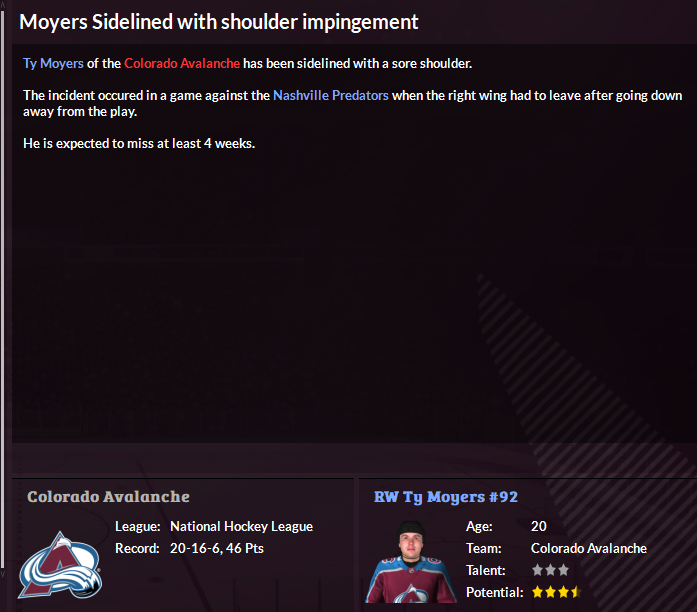
Task: Open the Colorado Avalanche panel heading
Action: pyautogui.click(x=108, y=497)
